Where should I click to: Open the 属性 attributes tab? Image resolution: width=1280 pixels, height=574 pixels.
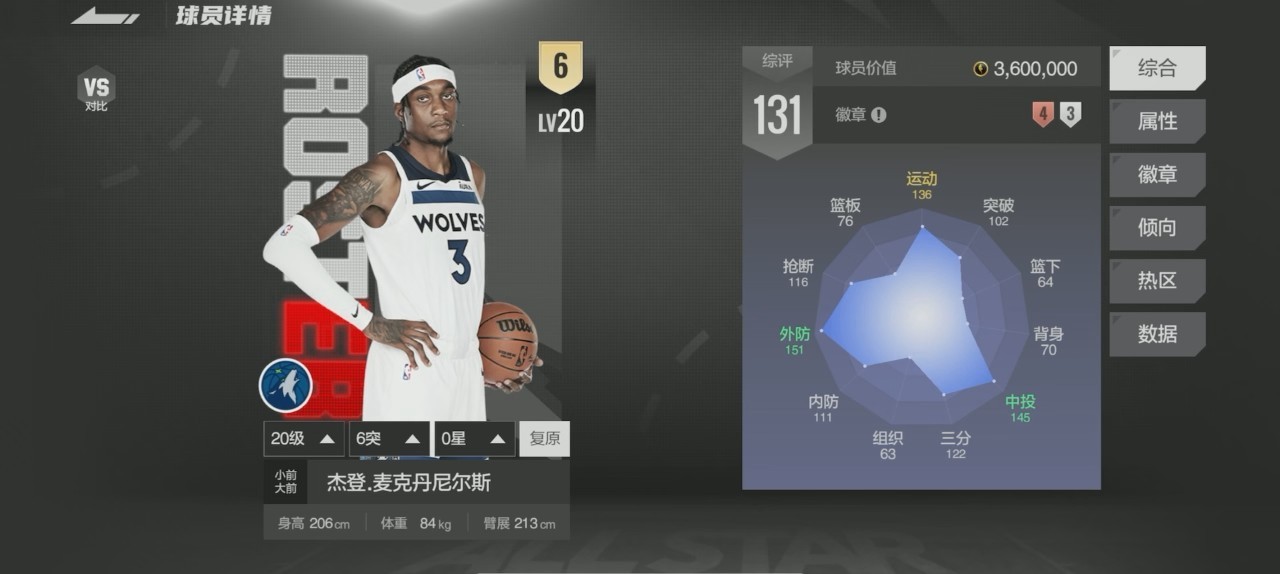pos(1157,121)
